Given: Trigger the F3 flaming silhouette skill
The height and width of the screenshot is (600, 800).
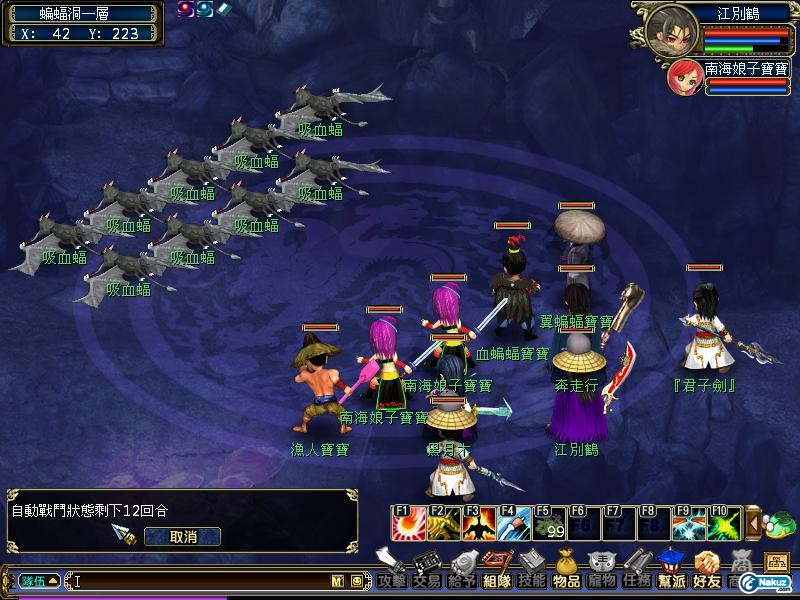Looking at the screenshot, I should point(478,522).
